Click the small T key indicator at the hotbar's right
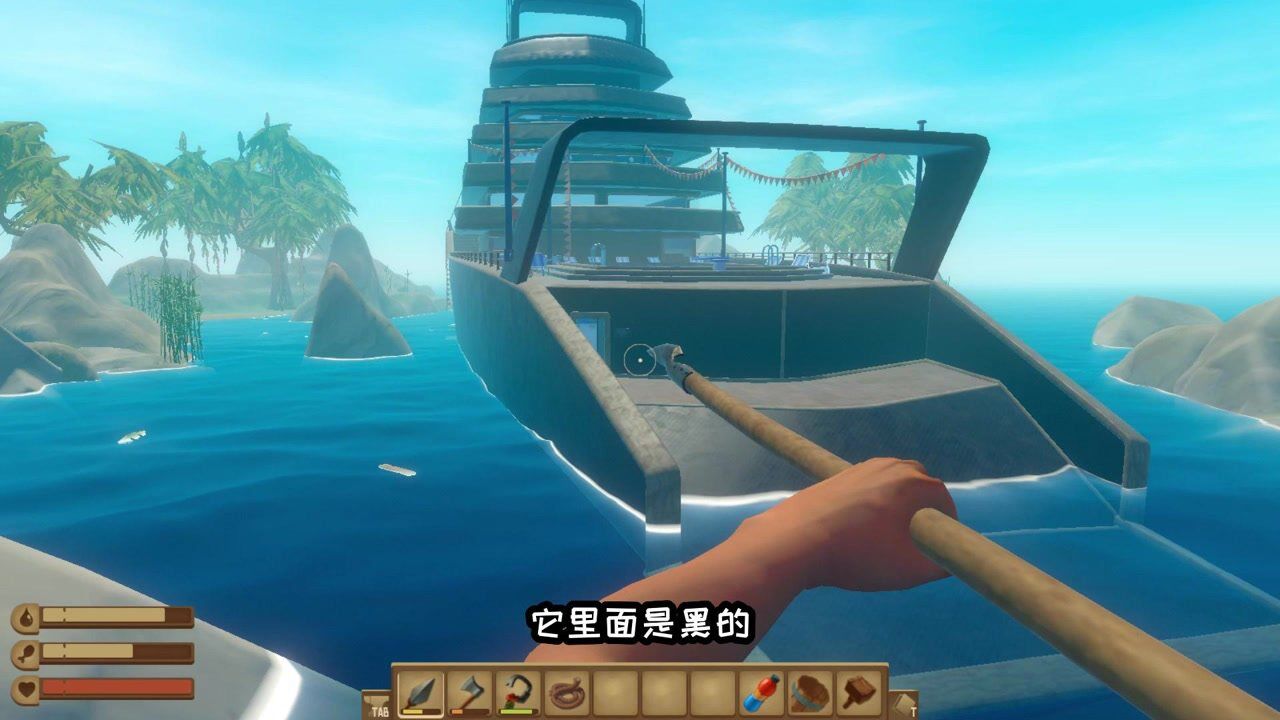The image size is (1280, 720). click(x=912, y=710)
